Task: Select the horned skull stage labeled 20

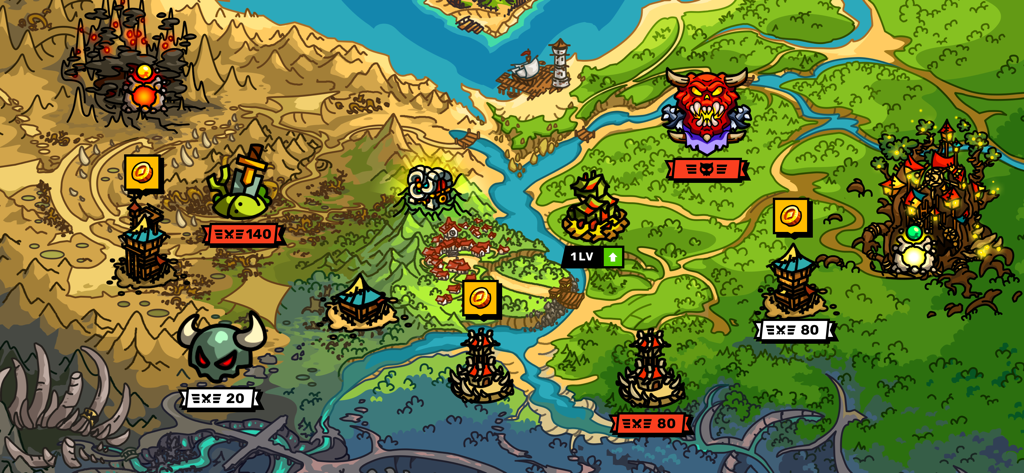Action: 220,347
